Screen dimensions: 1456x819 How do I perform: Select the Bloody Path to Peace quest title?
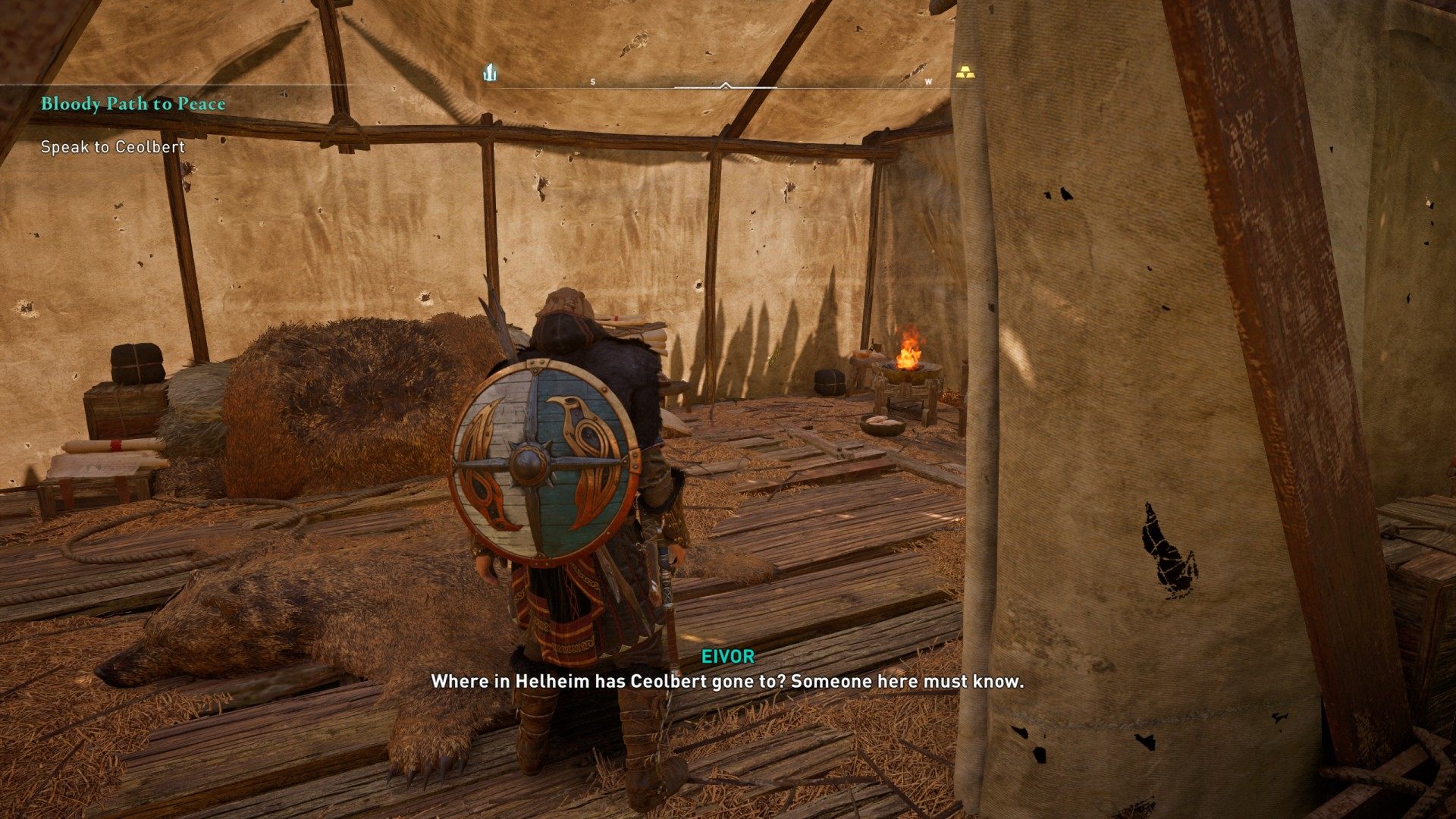133,104
